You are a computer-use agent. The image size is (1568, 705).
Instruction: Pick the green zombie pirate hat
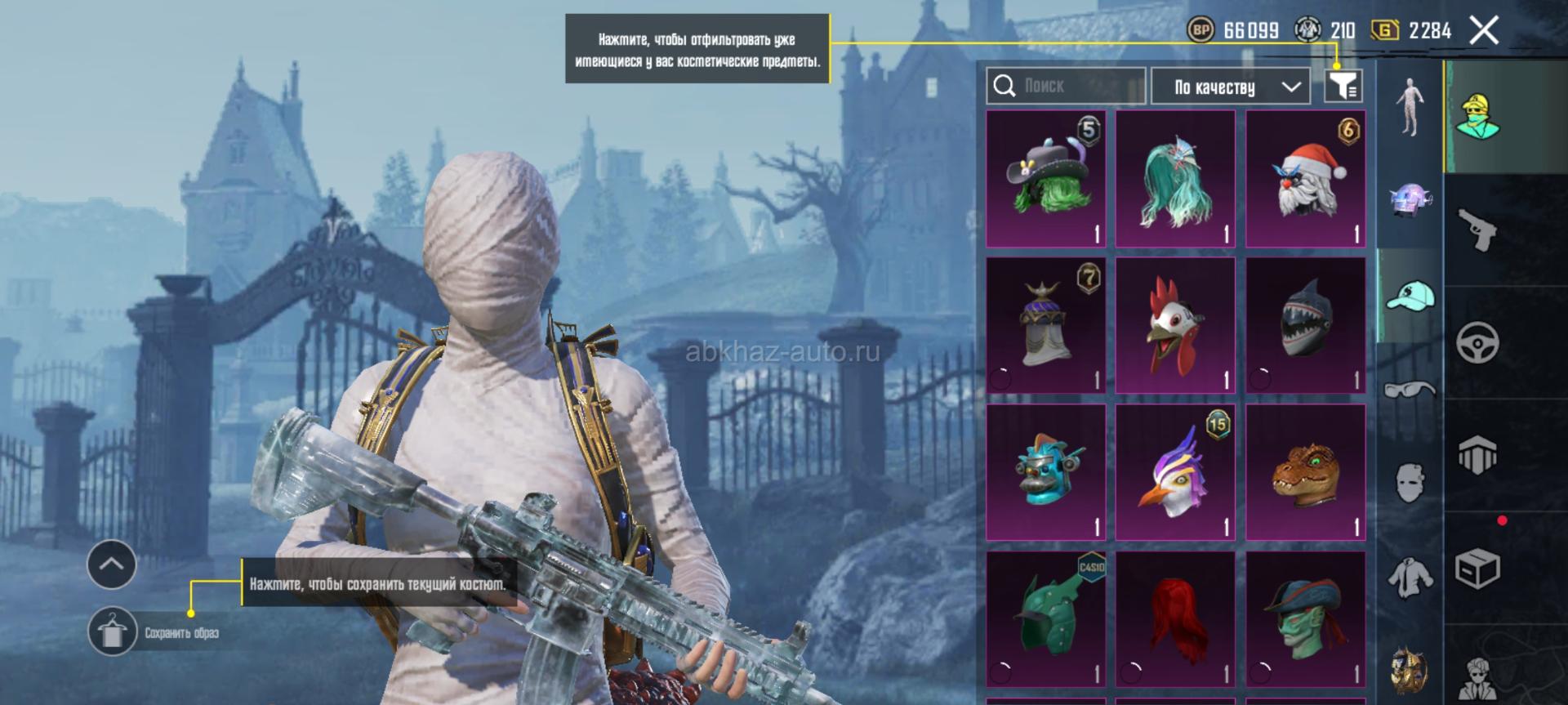coord(1305,618)
